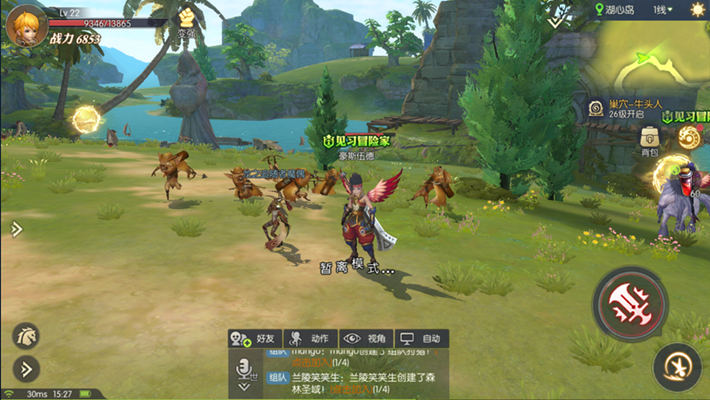Open the 背包 backpack
The width and height of the screenshot is (710, 400).
[650, 138]
